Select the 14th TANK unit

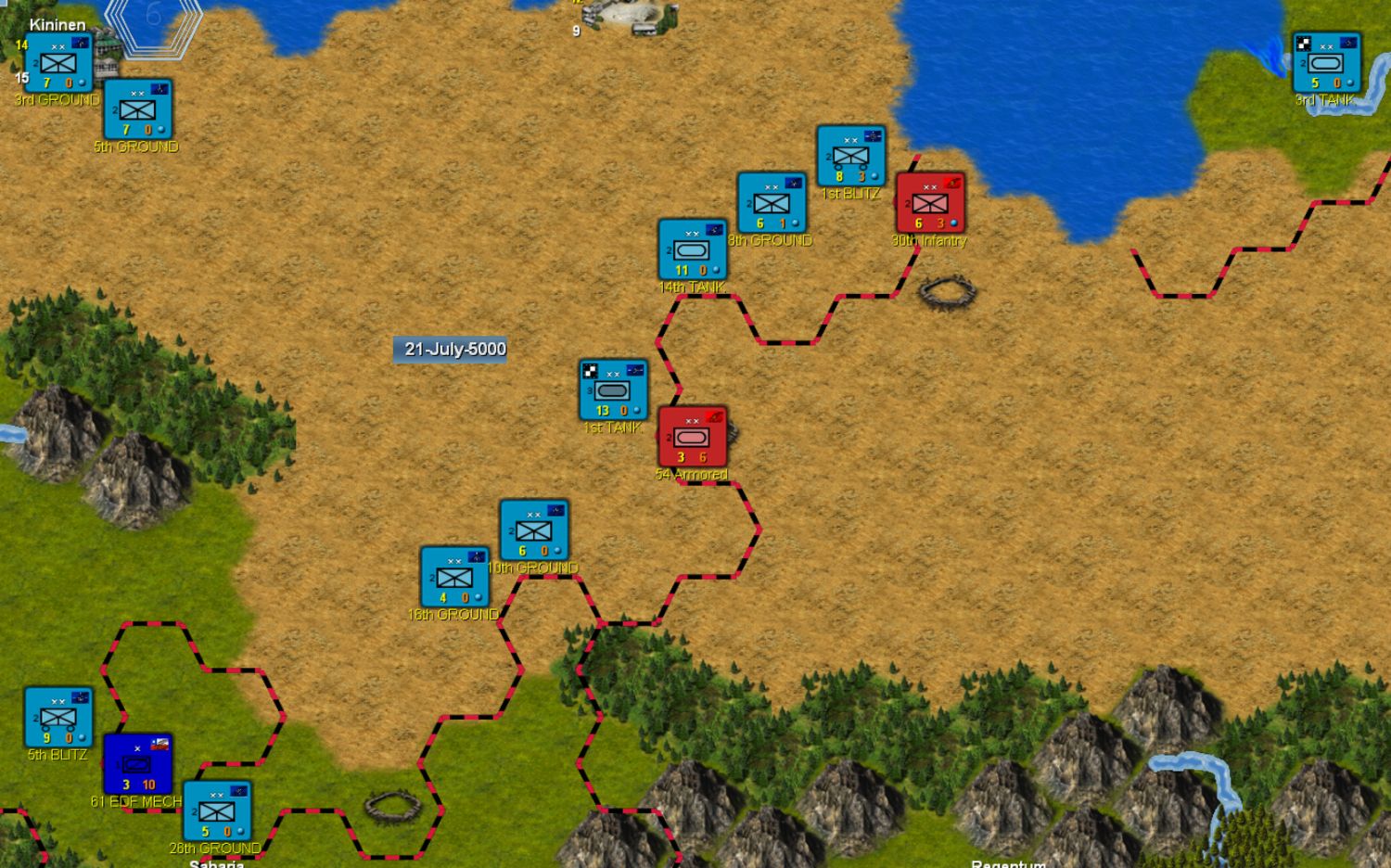[692, 249]
